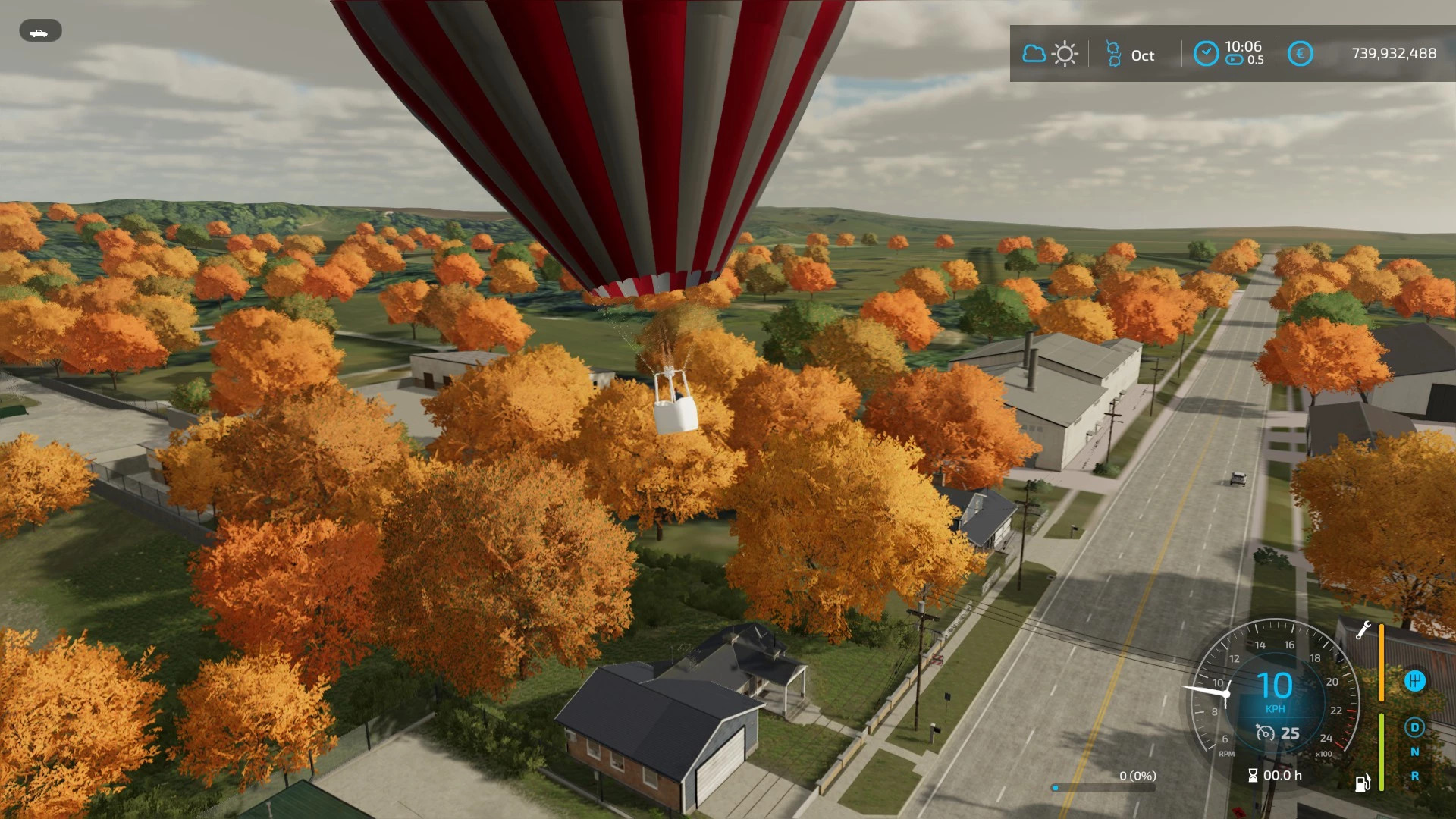
Task: Select the sun weather forecast icon
Action: point(1065,53)
